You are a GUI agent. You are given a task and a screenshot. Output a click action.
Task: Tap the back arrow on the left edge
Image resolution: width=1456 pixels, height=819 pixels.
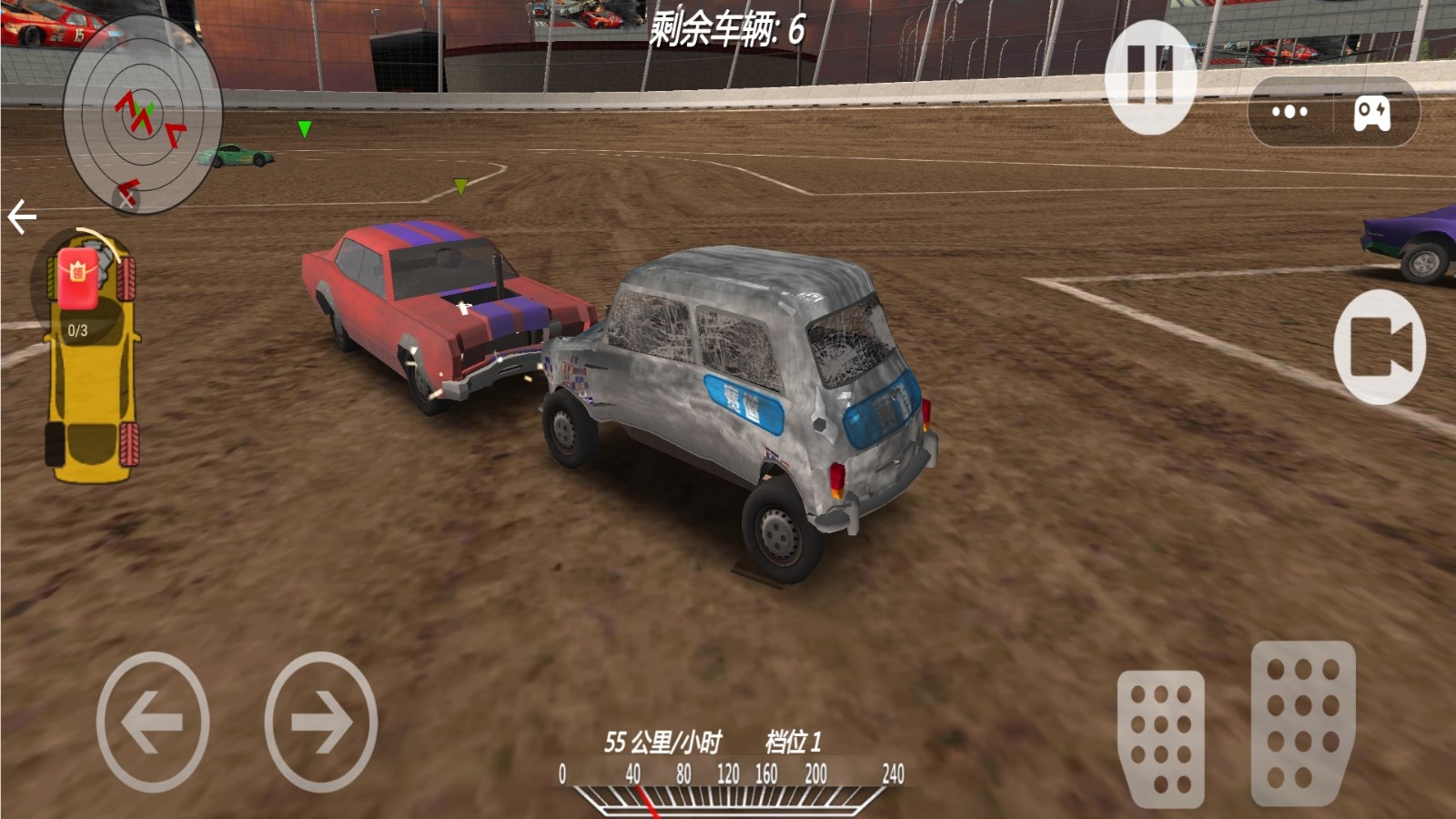click(x=20, y=215)
